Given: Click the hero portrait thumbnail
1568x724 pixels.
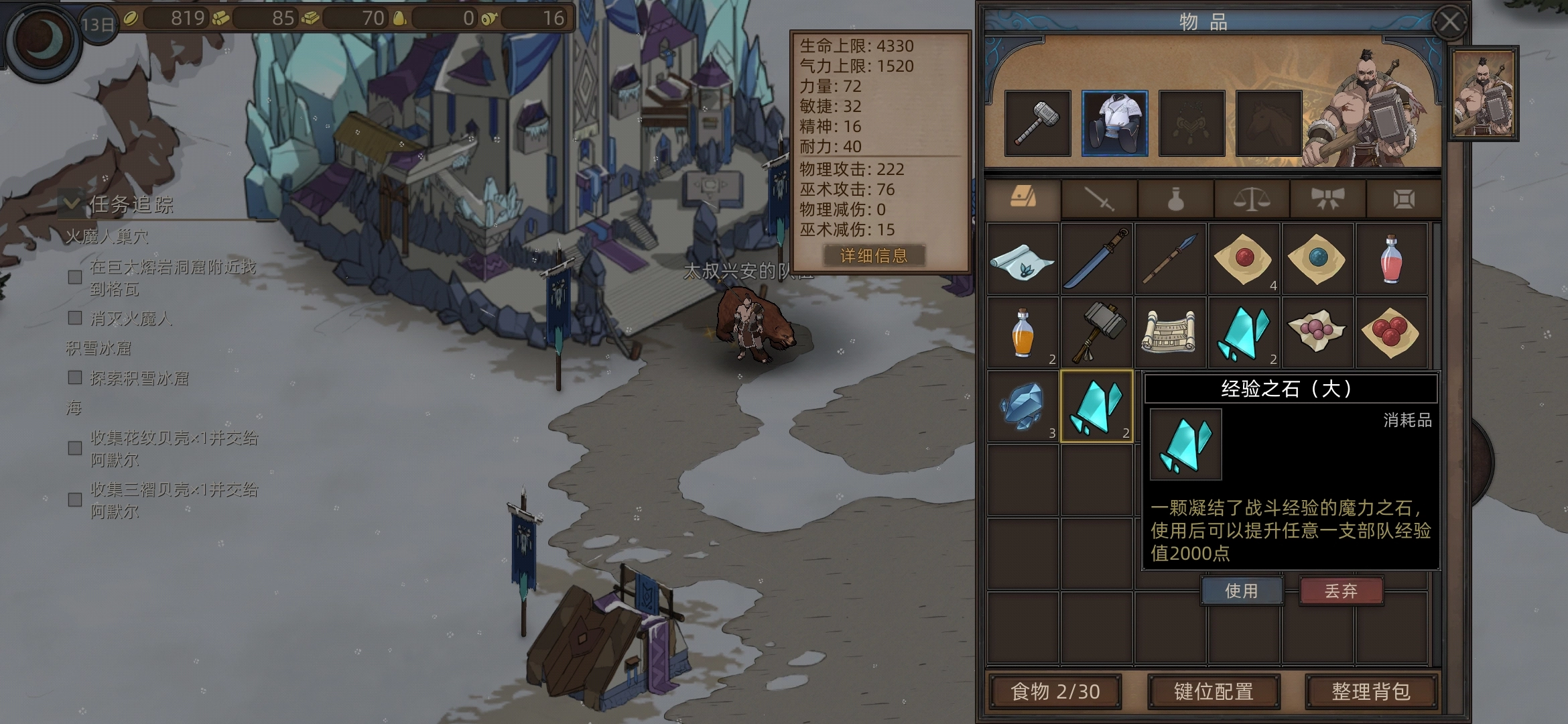Looking at the screenshot, I should [1483, 95].
